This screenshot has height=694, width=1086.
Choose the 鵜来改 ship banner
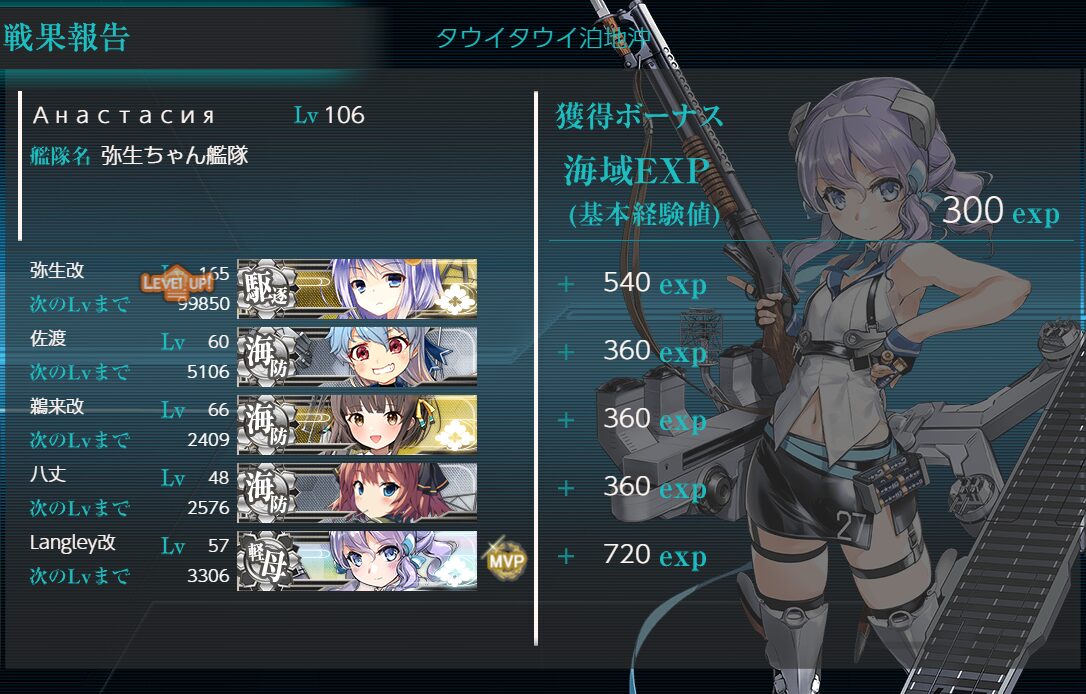tap(357, 424)
